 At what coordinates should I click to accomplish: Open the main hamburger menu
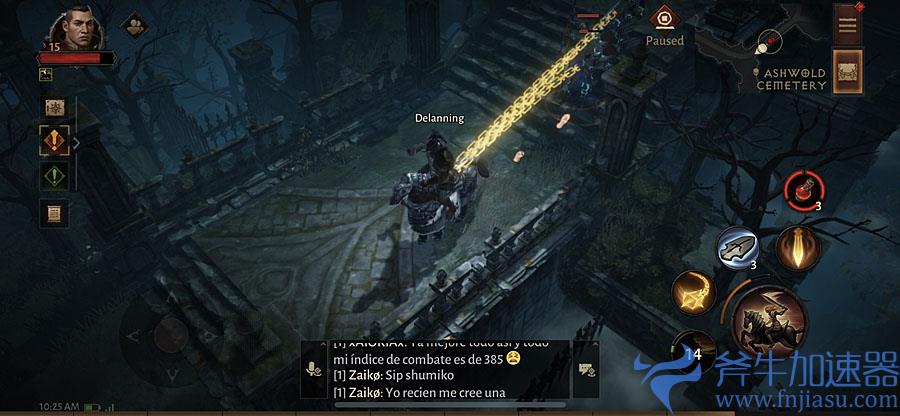tap(847, 24)
